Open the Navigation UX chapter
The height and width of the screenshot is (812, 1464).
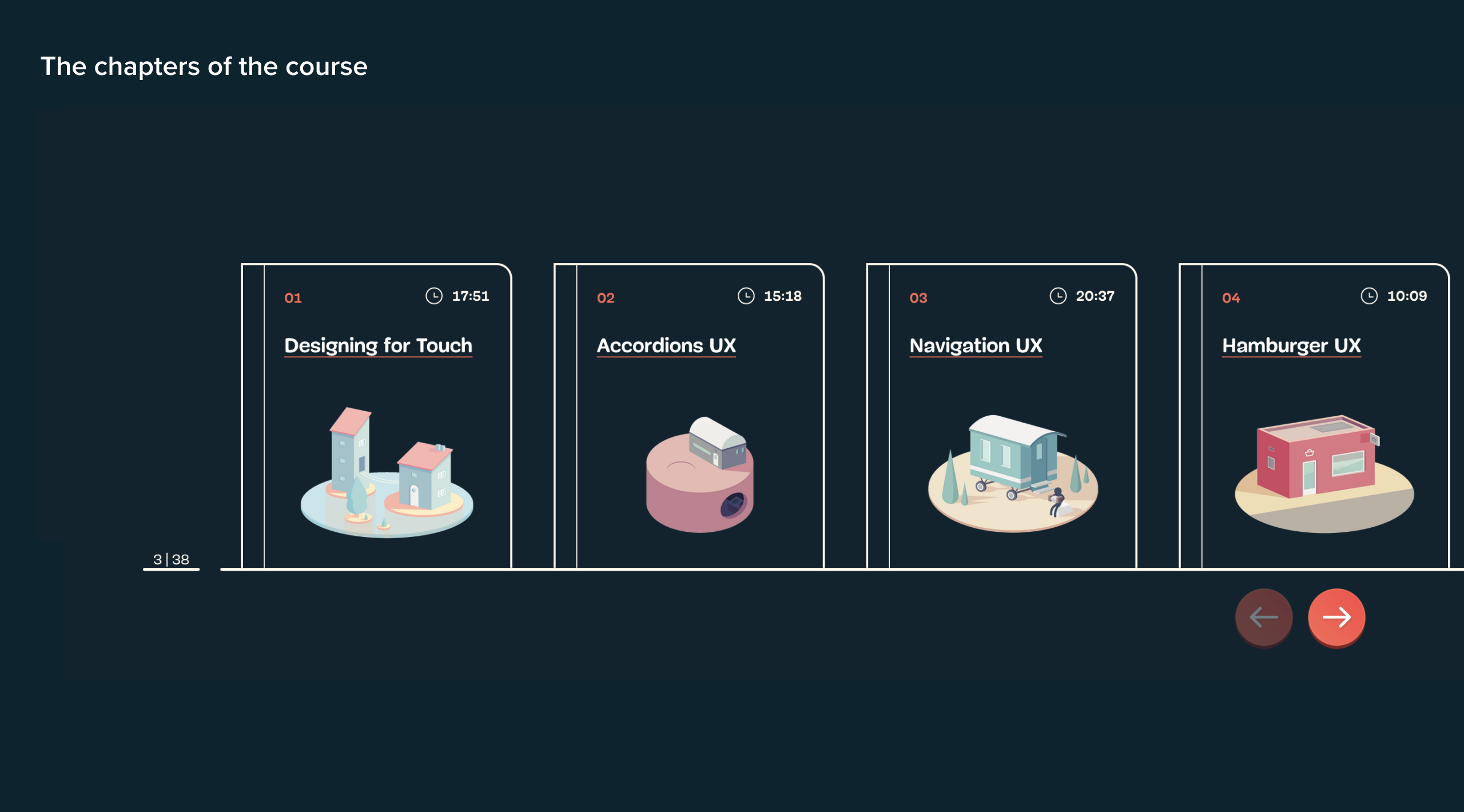click(x=976, y=345)
